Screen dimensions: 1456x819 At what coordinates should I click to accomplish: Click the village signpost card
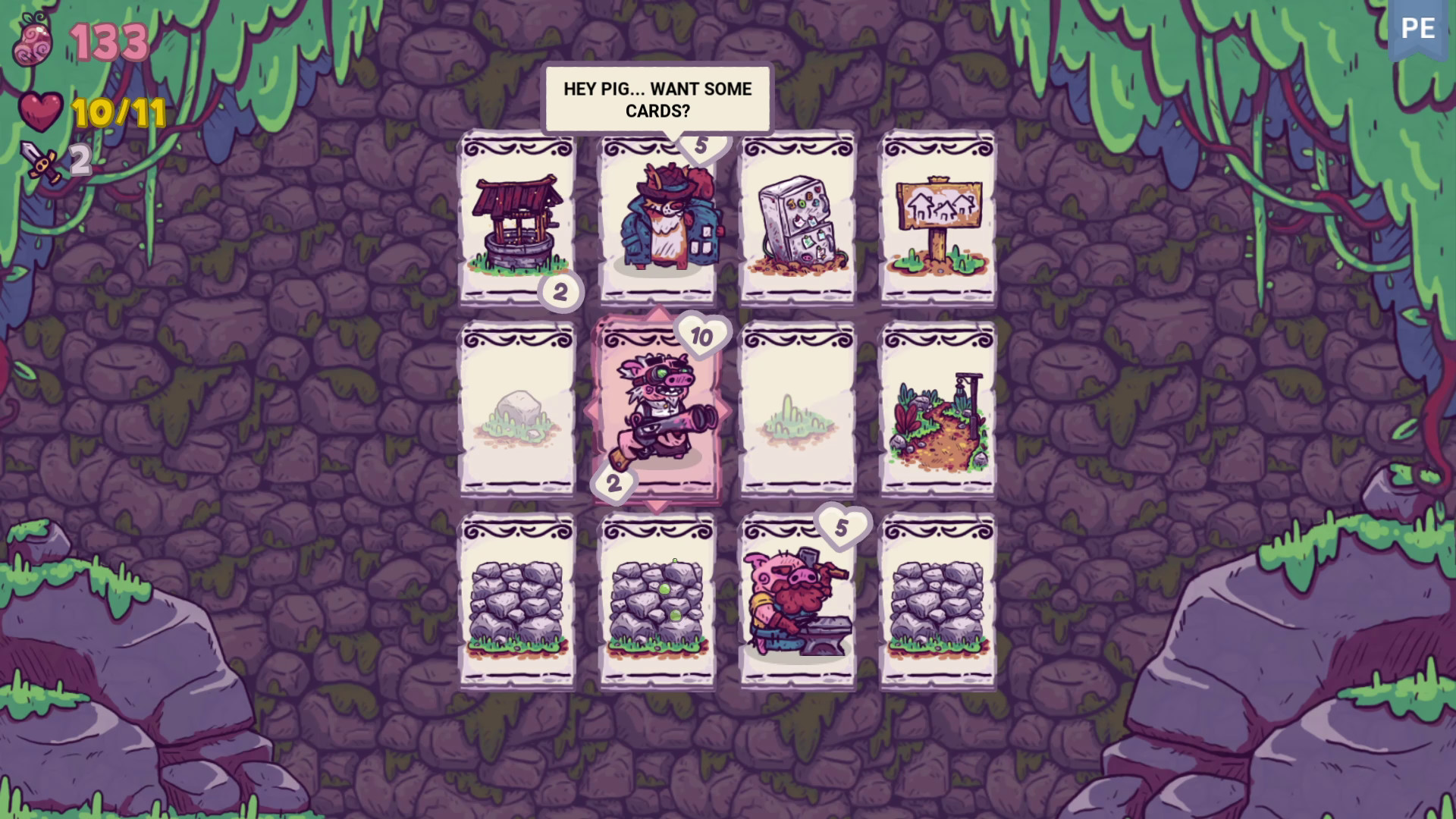click(937, 220)
